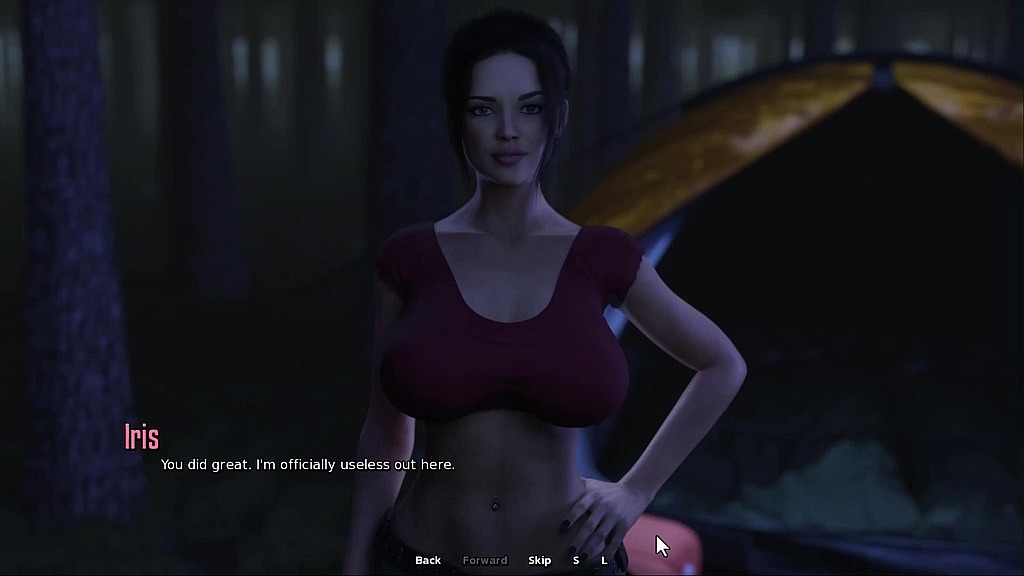Viewport: 1024px width, 576px height.
Task: Click the Forward button in quick menu
Action: 485,560
